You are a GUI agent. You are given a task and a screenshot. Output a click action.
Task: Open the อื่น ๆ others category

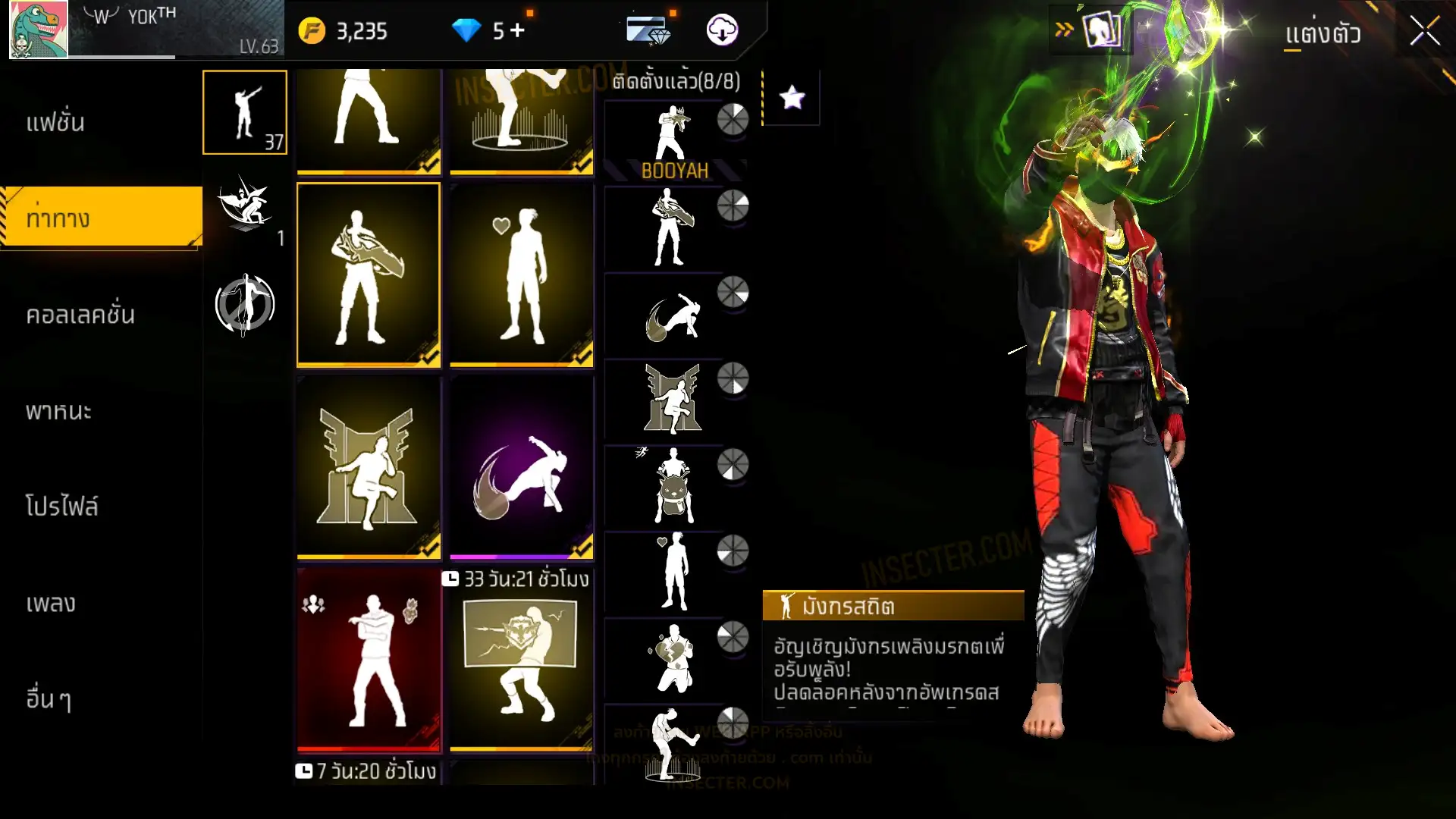(x=49, y=699)
